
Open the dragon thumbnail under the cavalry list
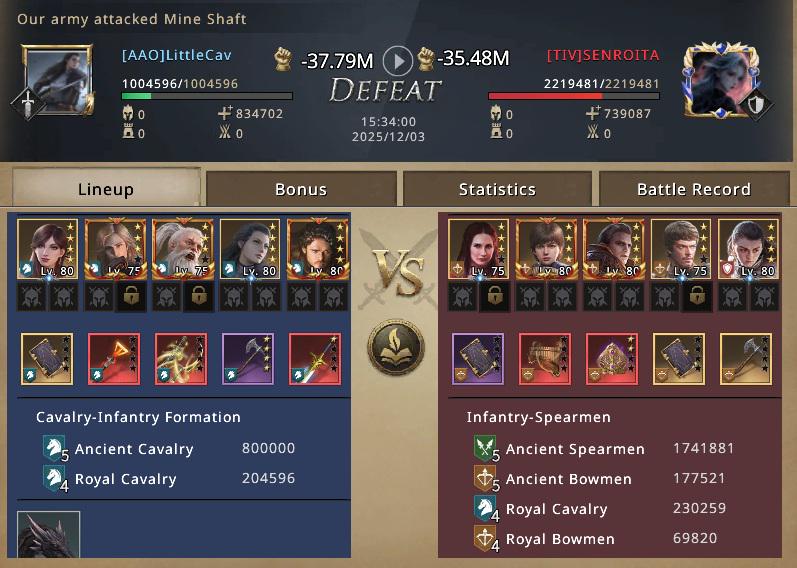48,538
